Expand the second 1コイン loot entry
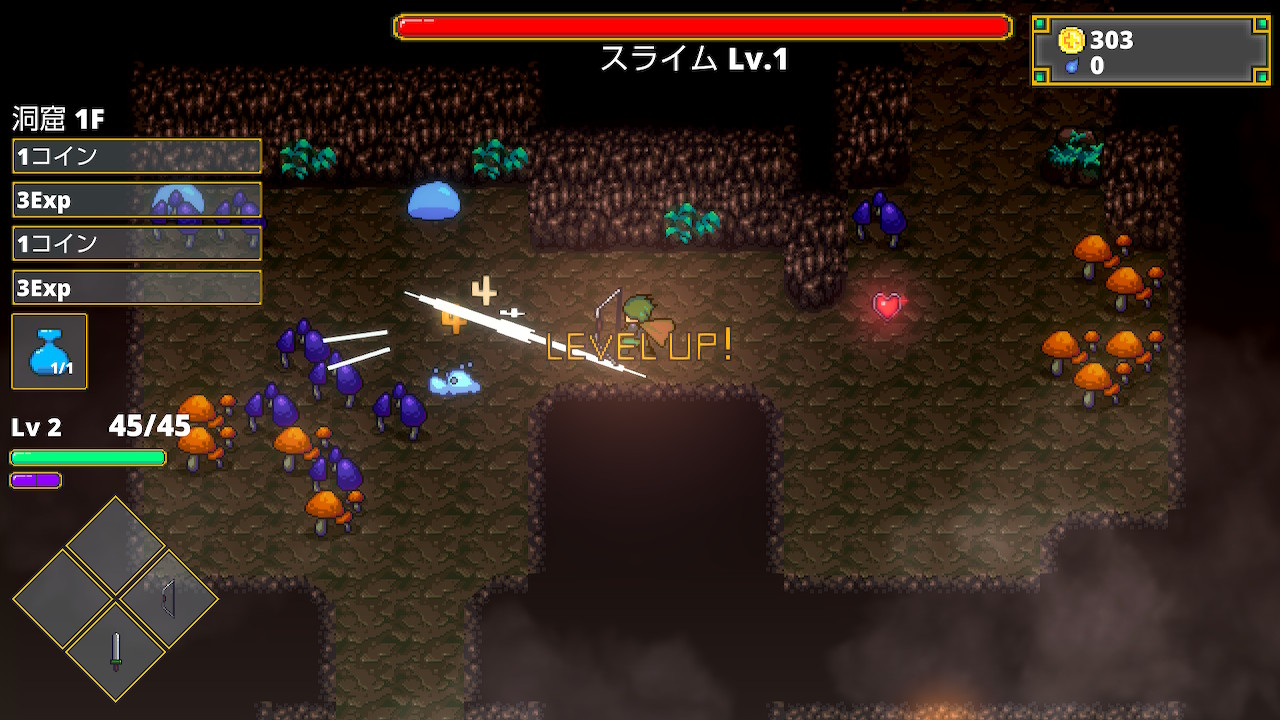 (x=136, y=243)
